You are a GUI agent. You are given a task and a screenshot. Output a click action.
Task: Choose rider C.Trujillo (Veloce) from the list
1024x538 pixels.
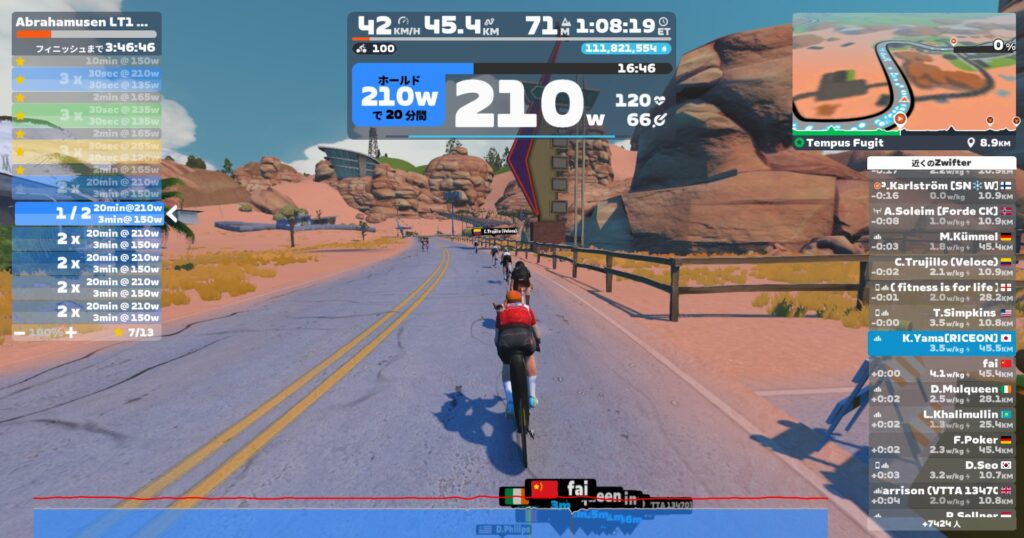[x=941, y=266]
